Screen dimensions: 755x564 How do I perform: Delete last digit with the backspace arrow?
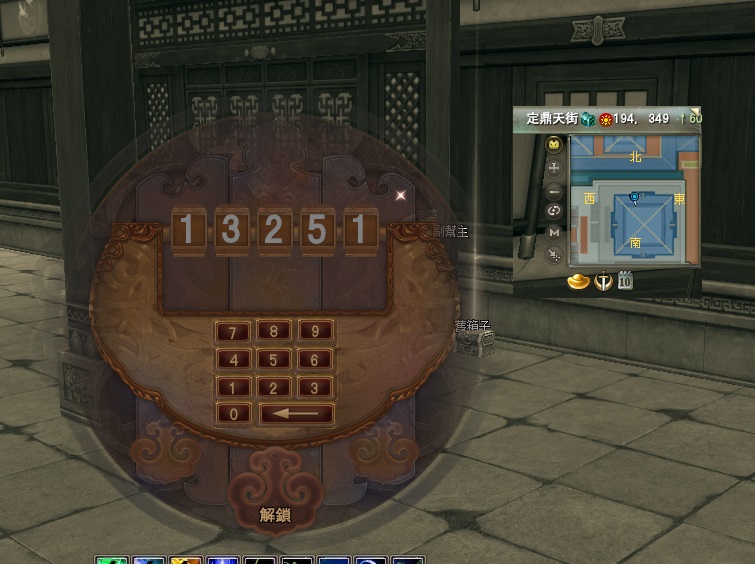pyautogui.click(x=296, y=414)
